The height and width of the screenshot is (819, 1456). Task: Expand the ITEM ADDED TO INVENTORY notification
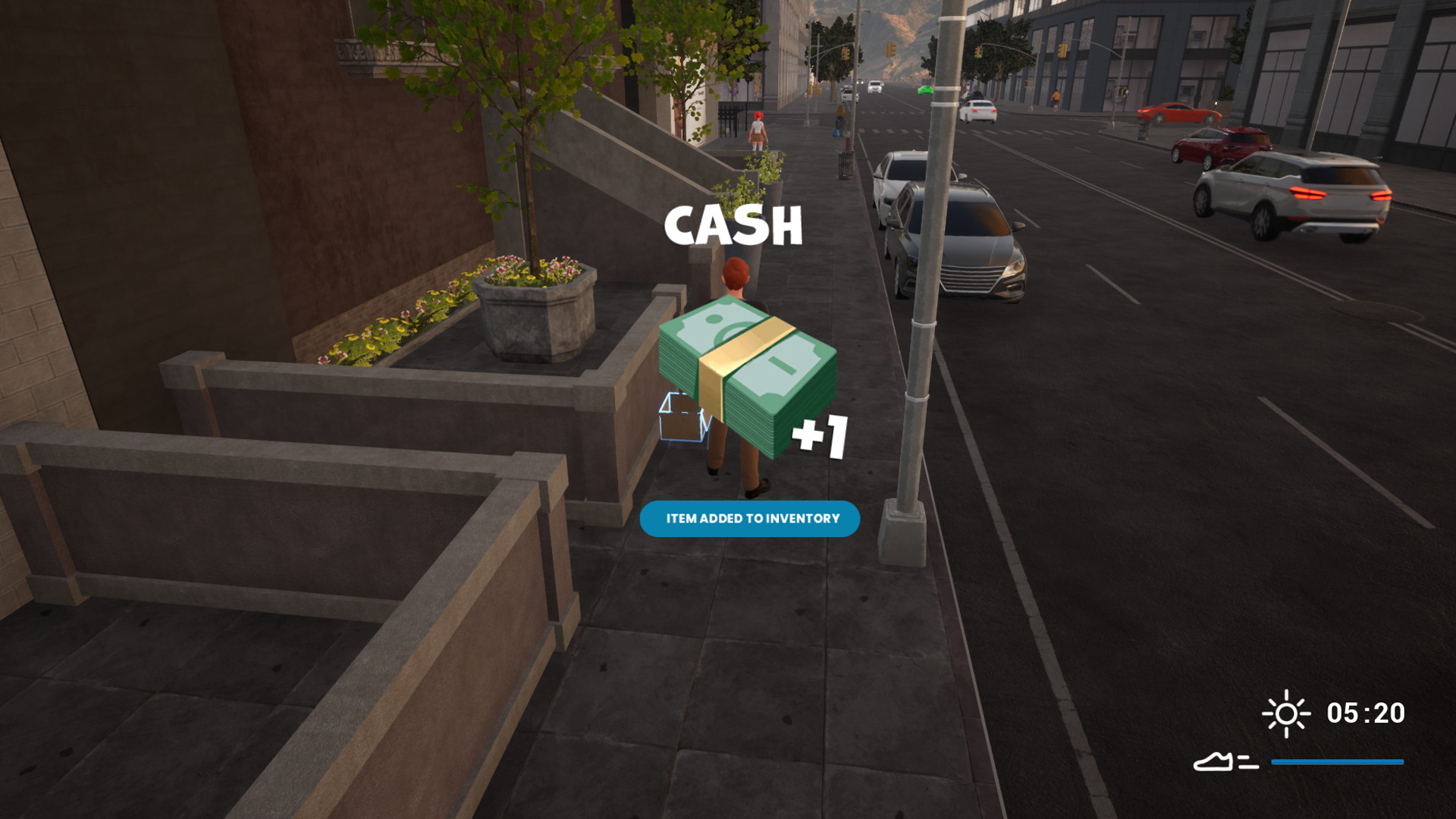[x=751, y=519]
